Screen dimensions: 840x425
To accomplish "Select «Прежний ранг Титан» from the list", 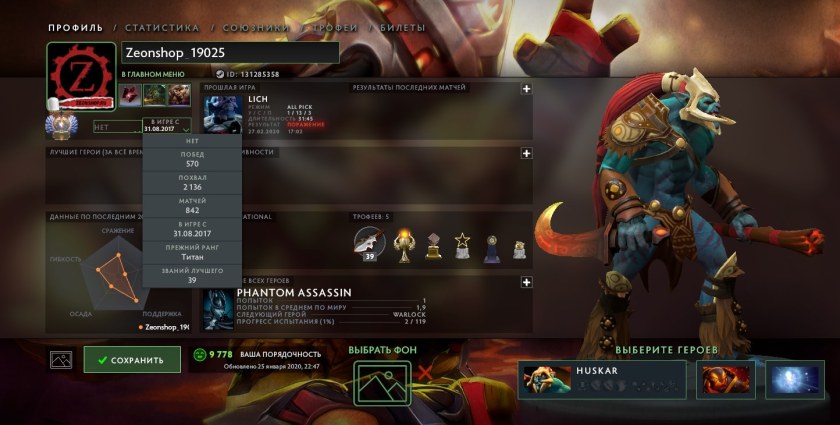I will tap(193, 251).
